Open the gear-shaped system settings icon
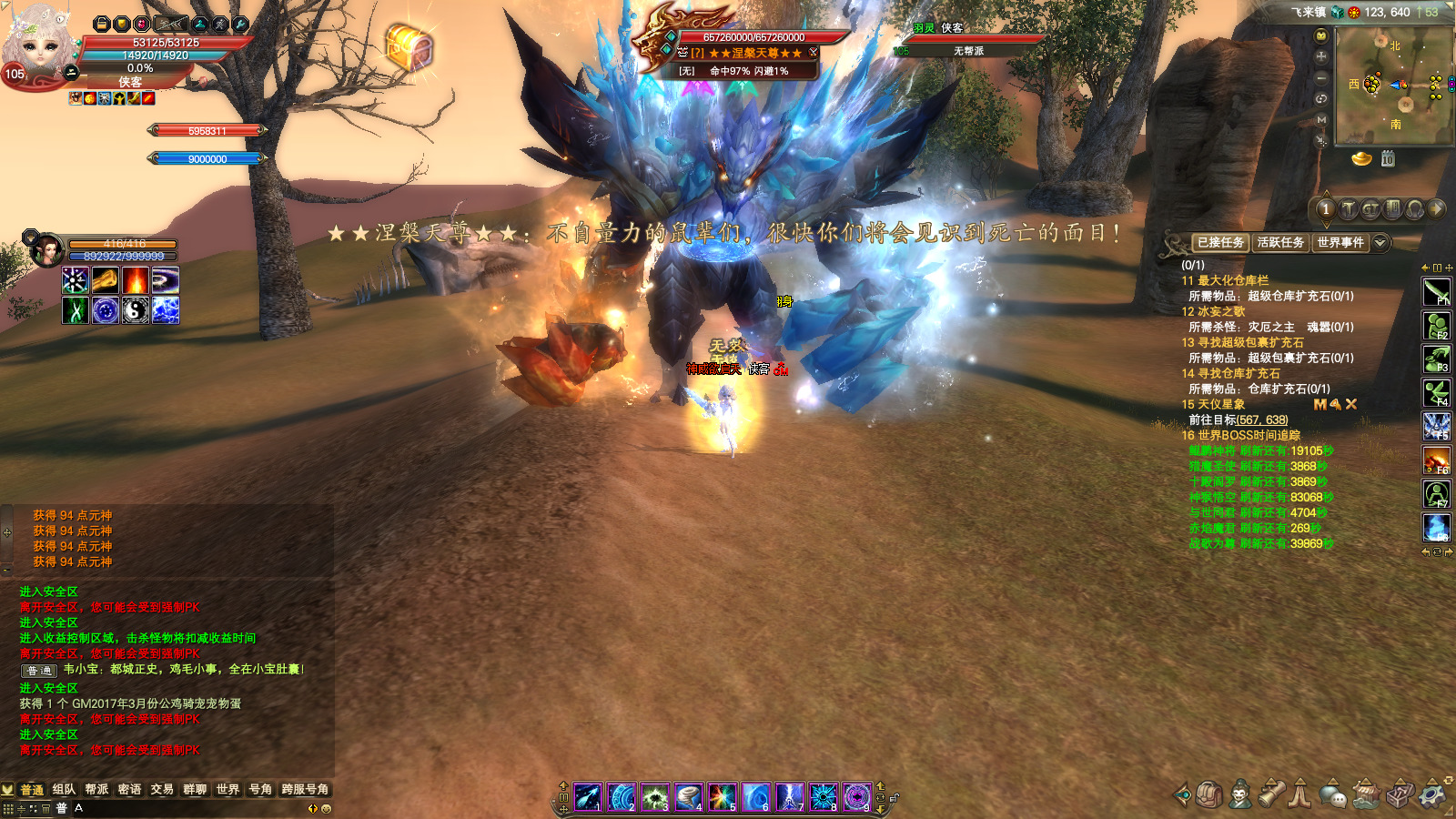This screenshot has height=819, width=1456. (1433, 794)
